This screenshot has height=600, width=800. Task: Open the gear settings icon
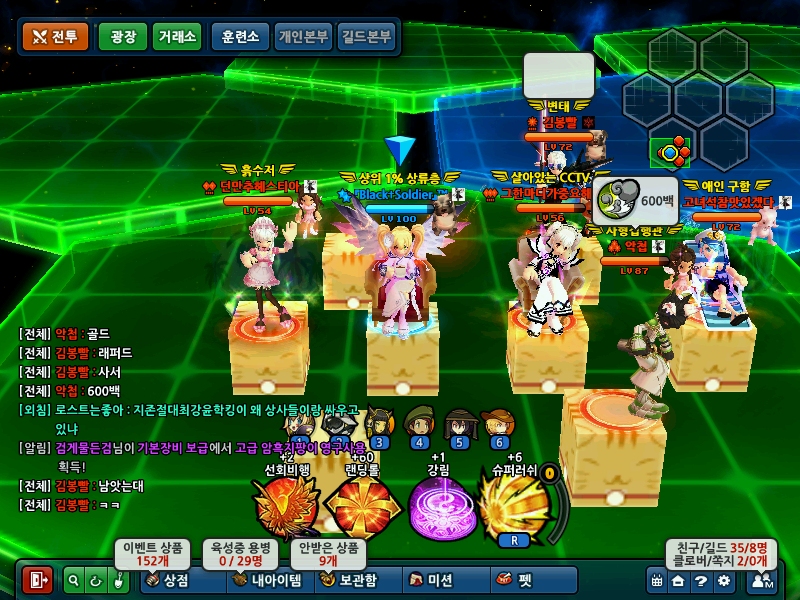pyautogui.click(x=724, y=580)
